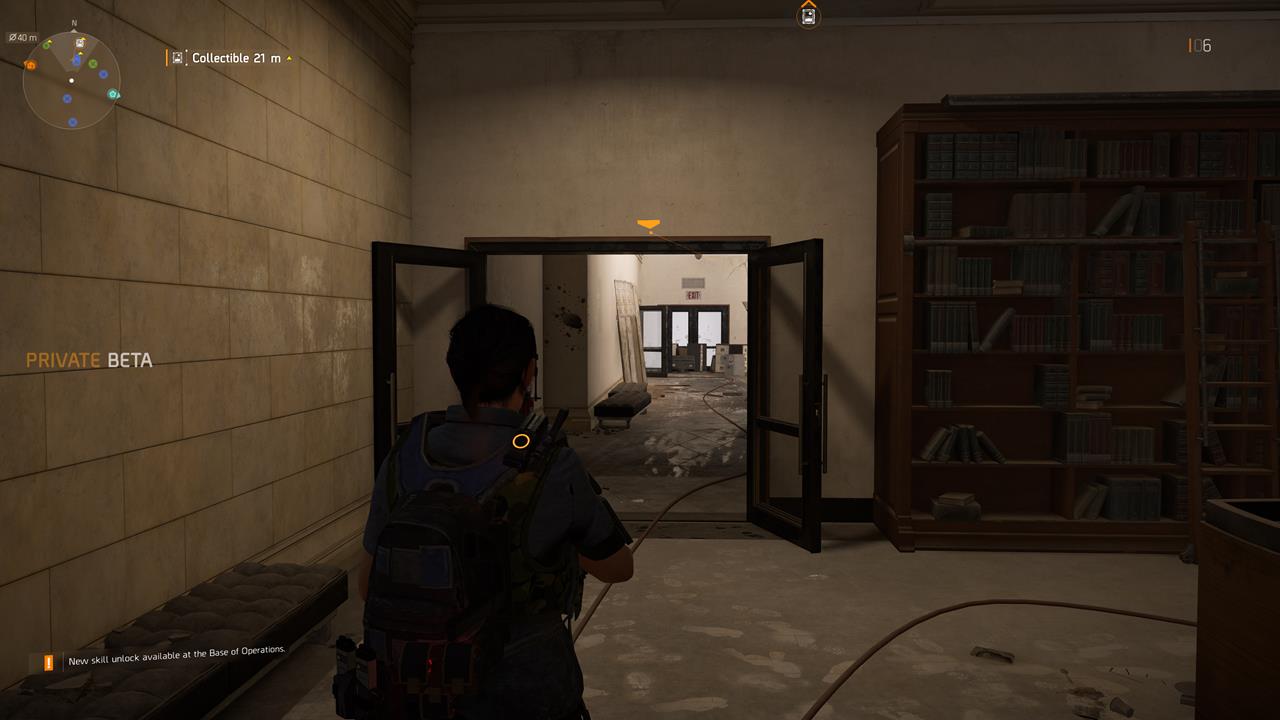
Task: Toggle the minimap radius display
Action: coord(22,38)
